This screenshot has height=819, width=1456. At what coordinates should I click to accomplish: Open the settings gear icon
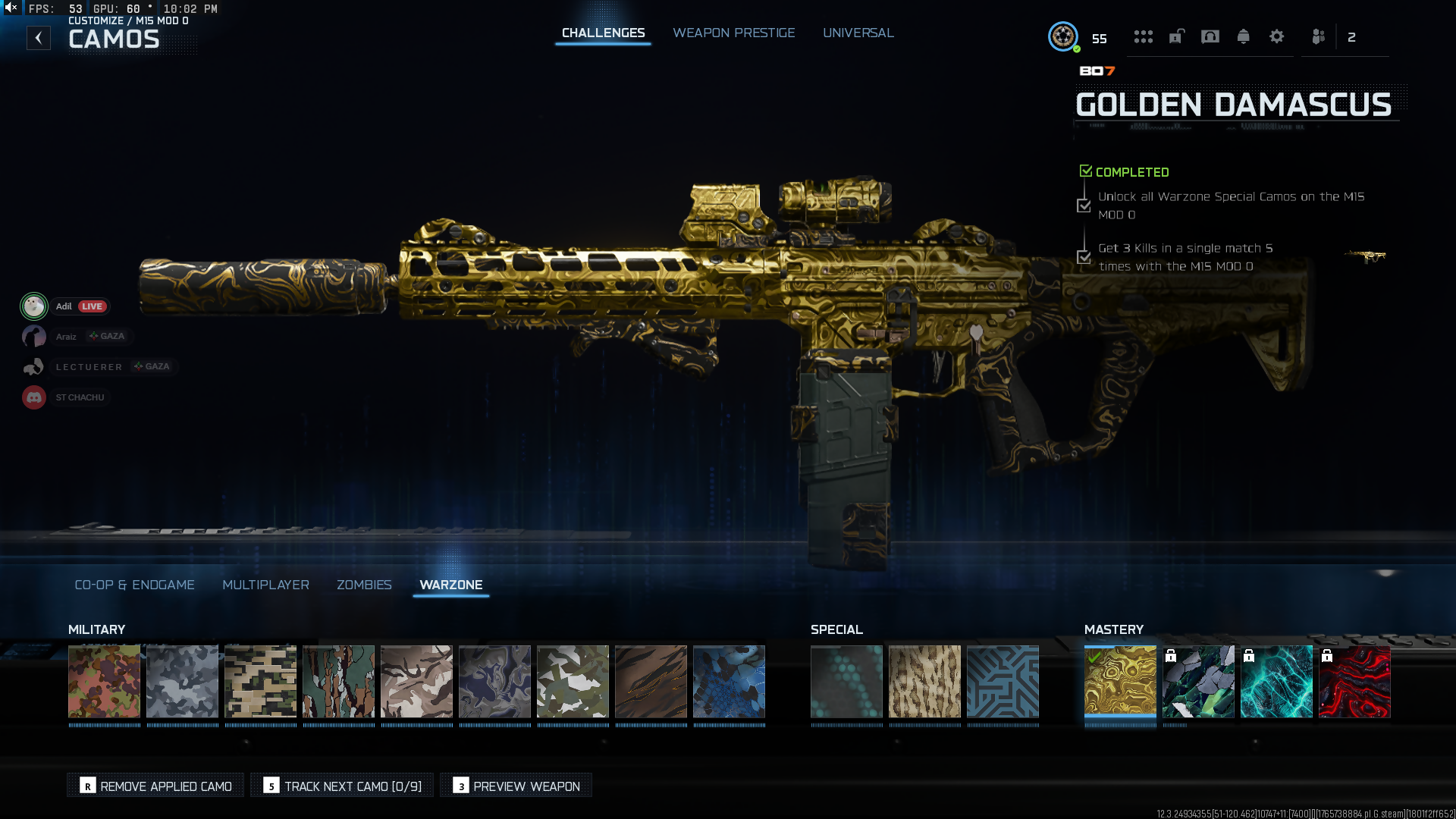(x=1276, y=36)
